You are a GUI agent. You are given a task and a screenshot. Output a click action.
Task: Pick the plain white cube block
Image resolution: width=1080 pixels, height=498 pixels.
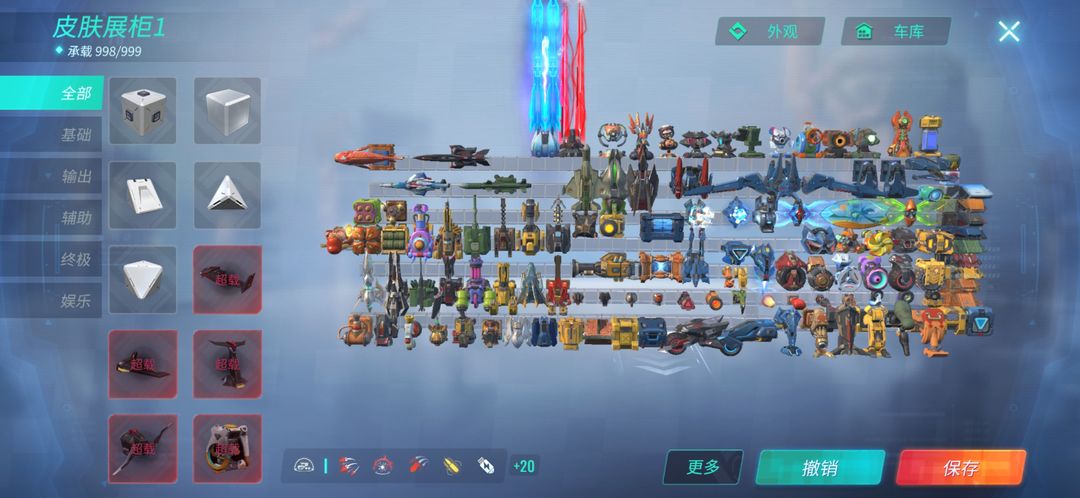227,110
